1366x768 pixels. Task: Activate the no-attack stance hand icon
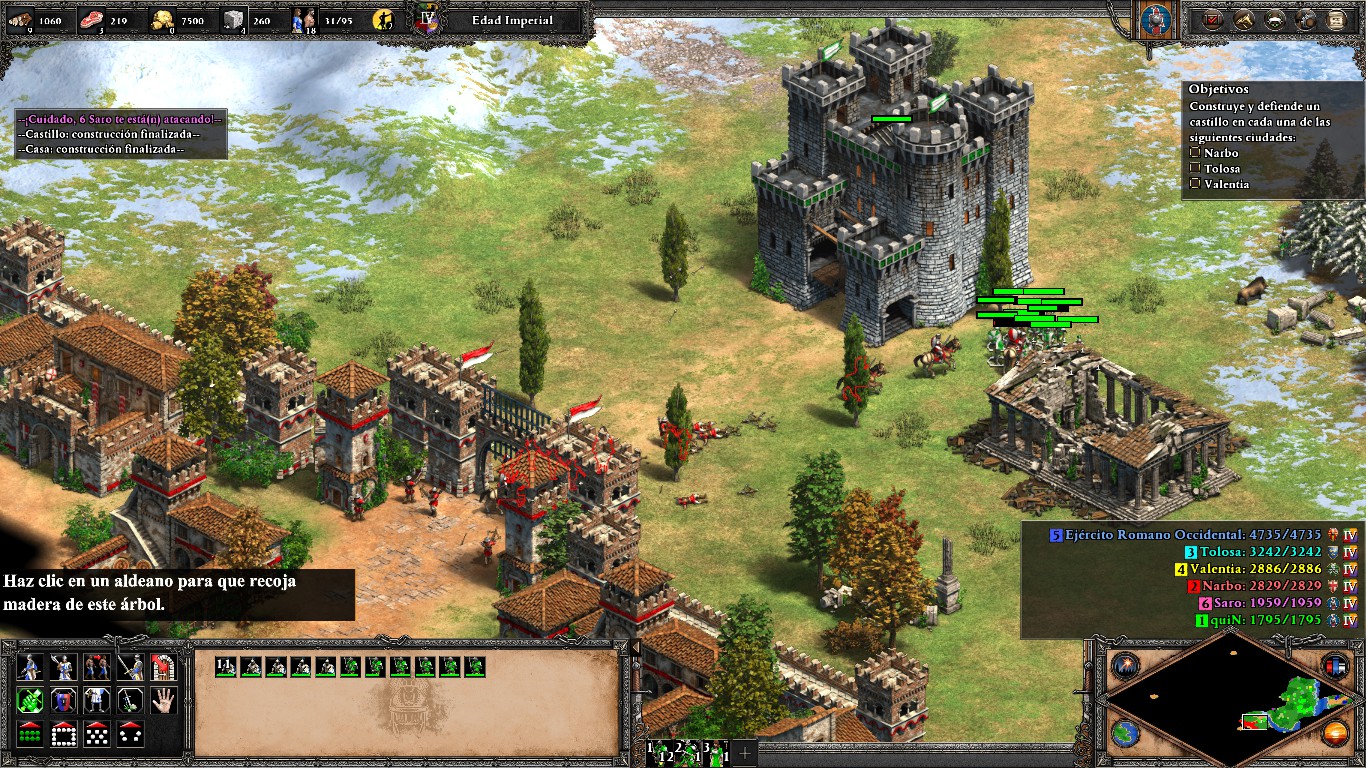coord(163,700)
